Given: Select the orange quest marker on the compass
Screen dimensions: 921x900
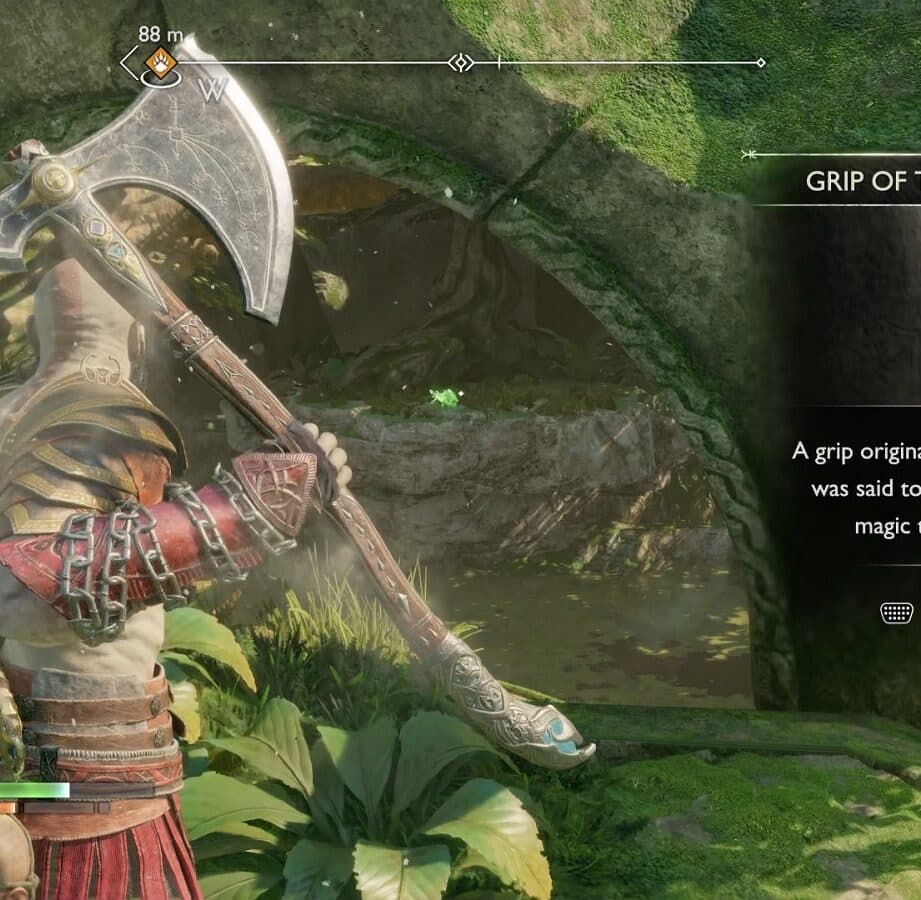Looking at the screenshot, I should (x=160, y=63).
